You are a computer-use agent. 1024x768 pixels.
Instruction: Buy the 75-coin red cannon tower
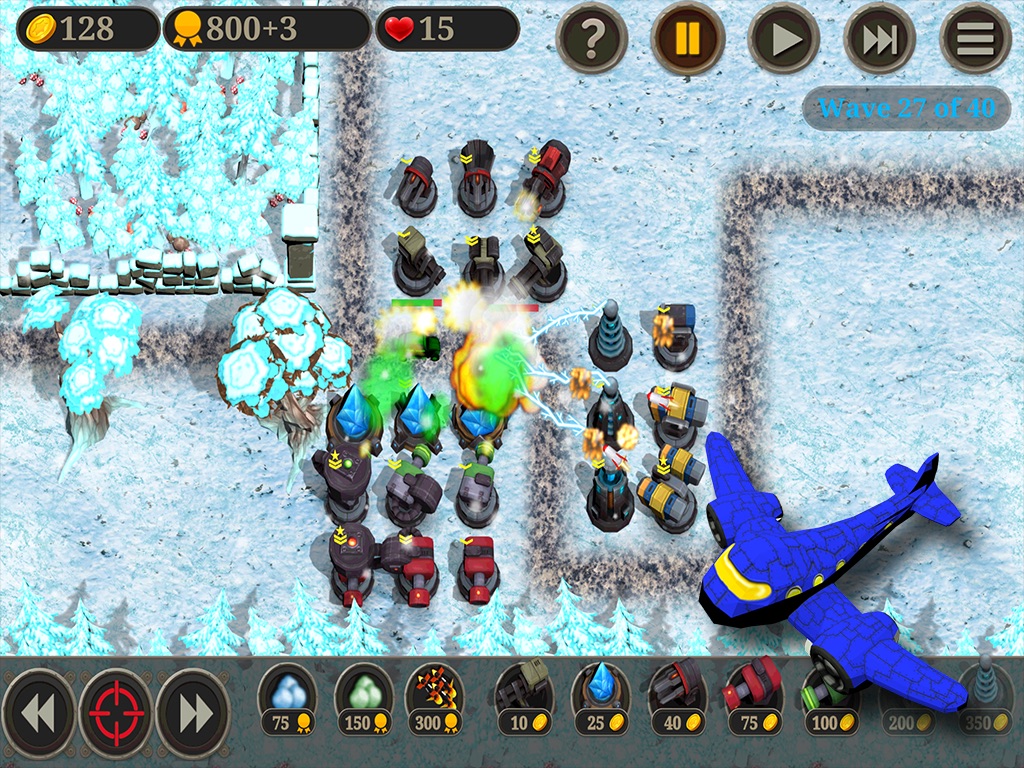[x=754, y=698]
